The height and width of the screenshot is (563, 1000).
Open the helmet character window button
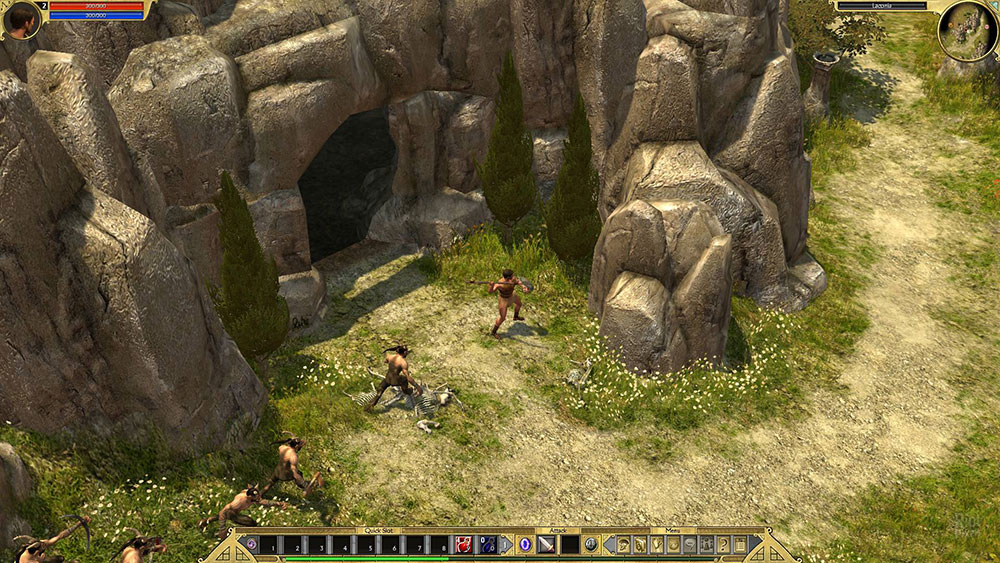pos(623,545)
